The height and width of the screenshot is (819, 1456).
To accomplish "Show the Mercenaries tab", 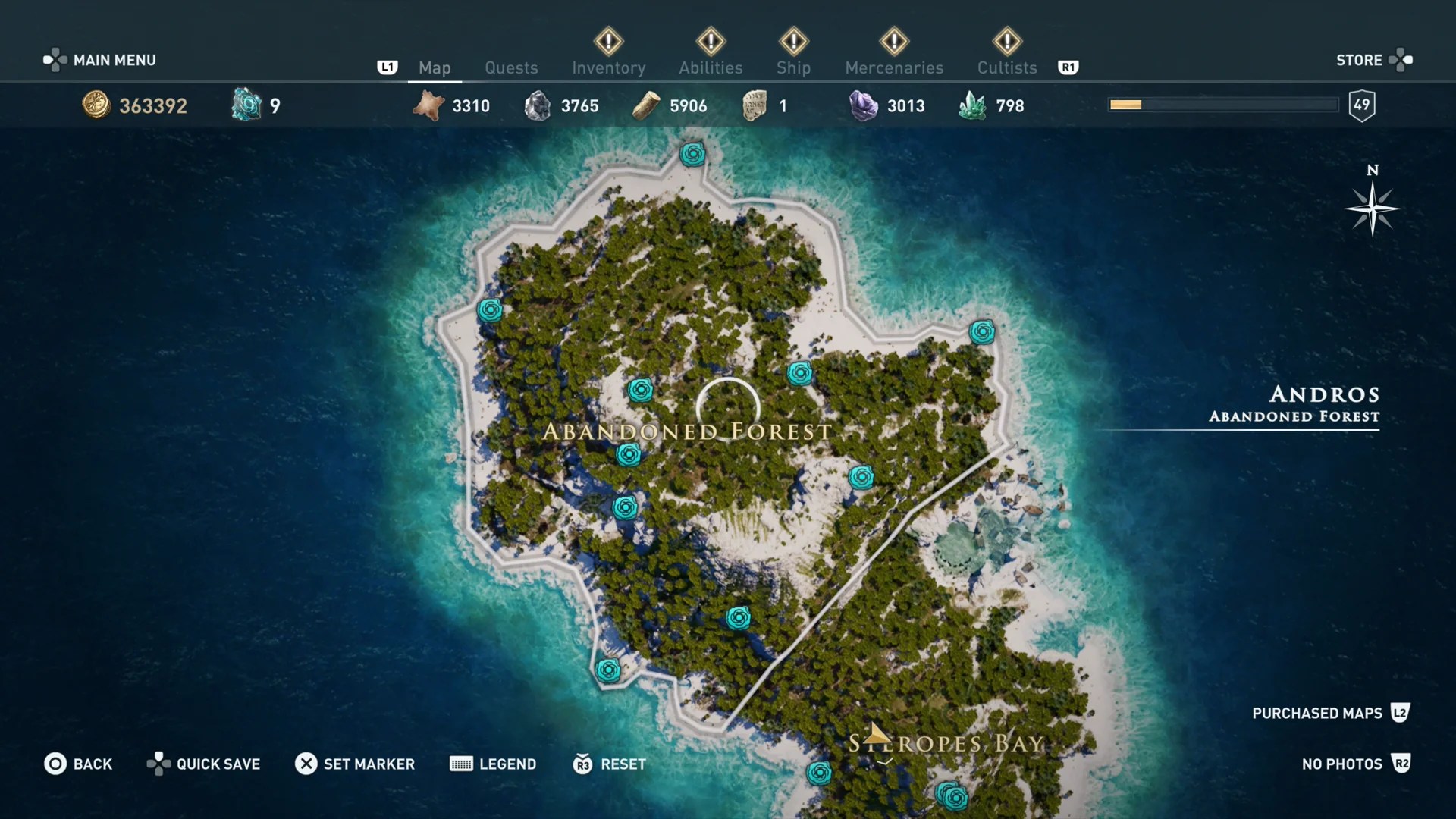I will coord(894,67).
